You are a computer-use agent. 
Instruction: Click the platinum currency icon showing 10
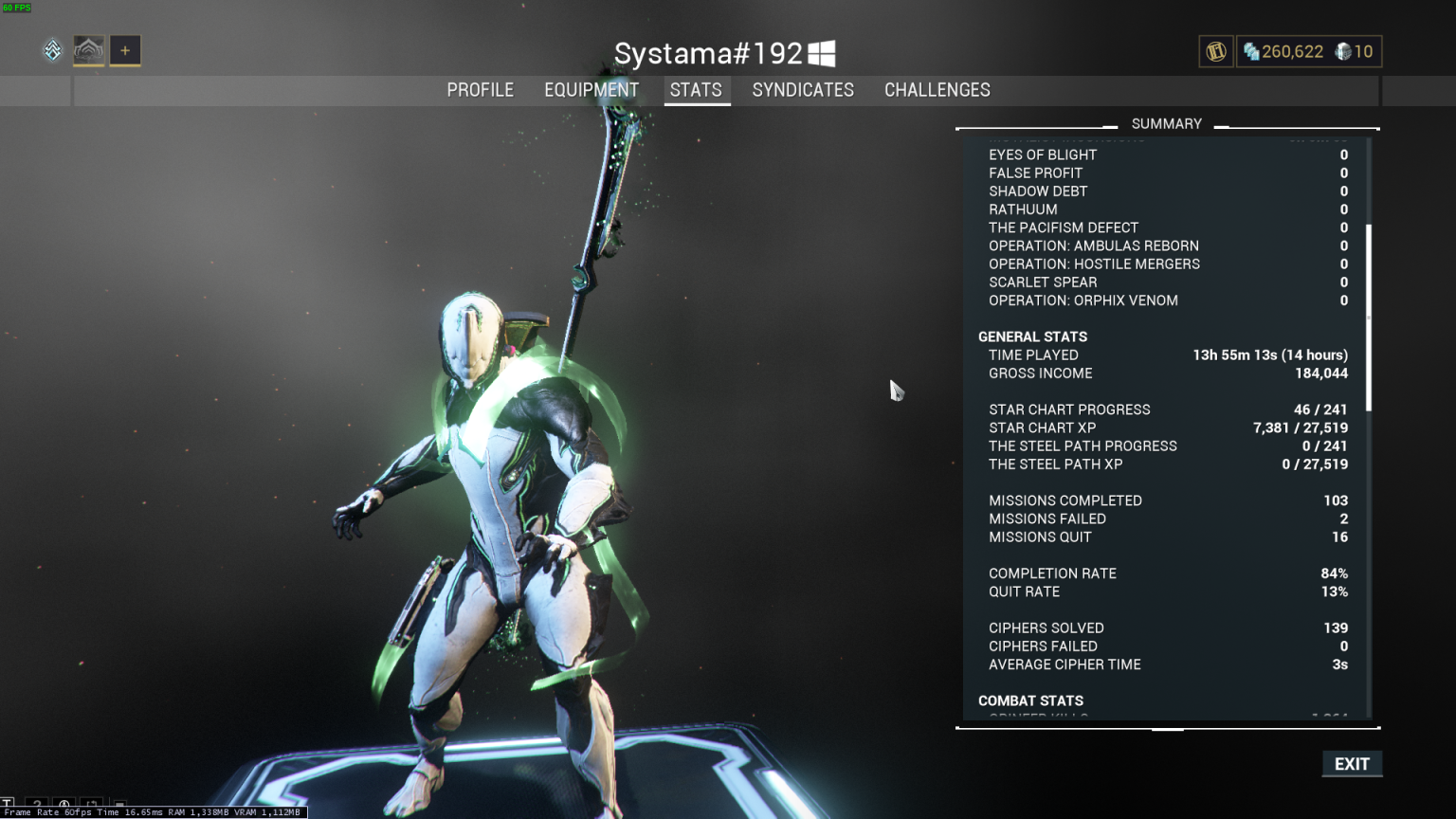click(1342, 52)
